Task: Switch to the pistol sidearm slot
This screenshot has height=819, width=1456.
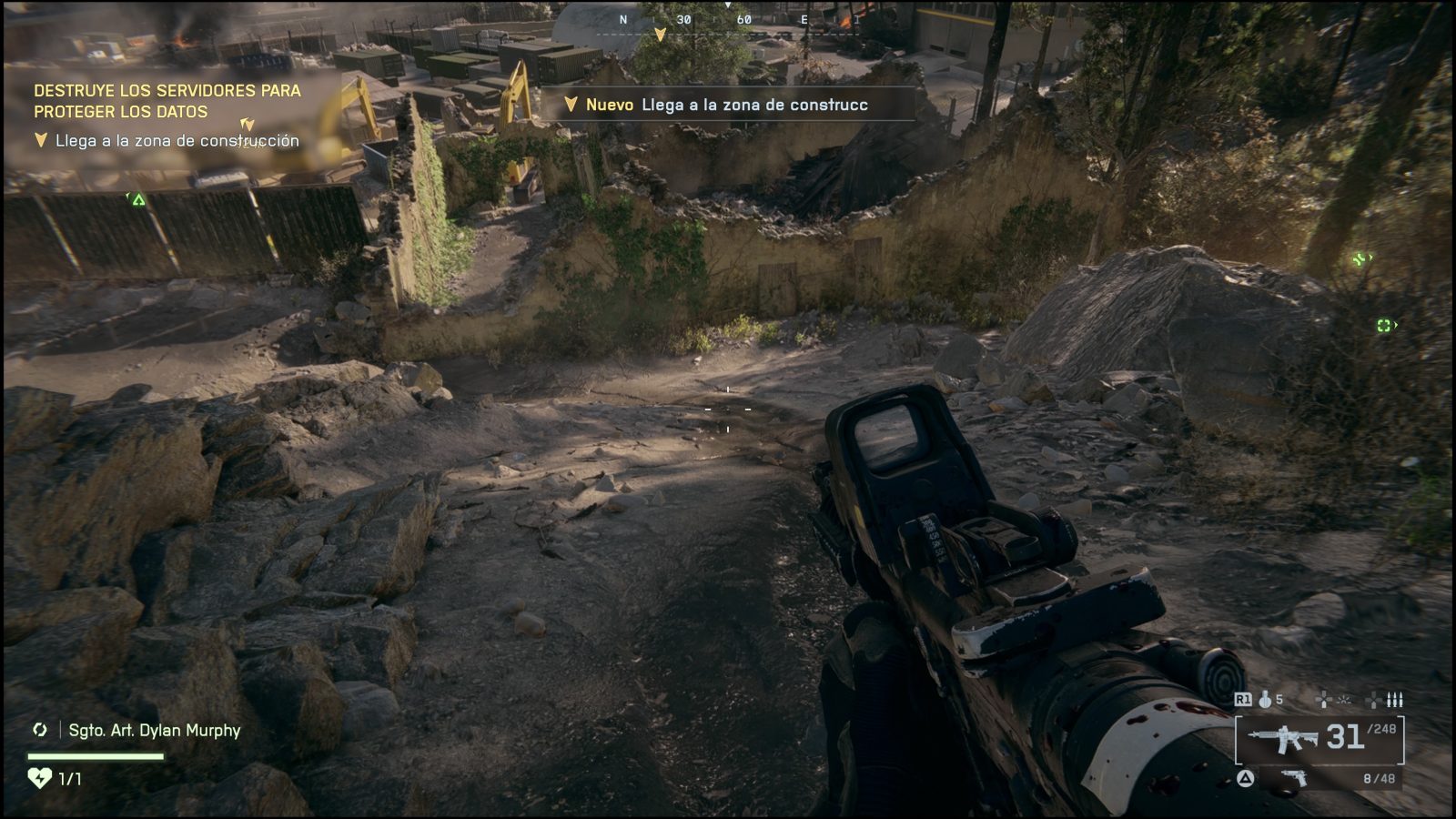Action: point(1295,778)
